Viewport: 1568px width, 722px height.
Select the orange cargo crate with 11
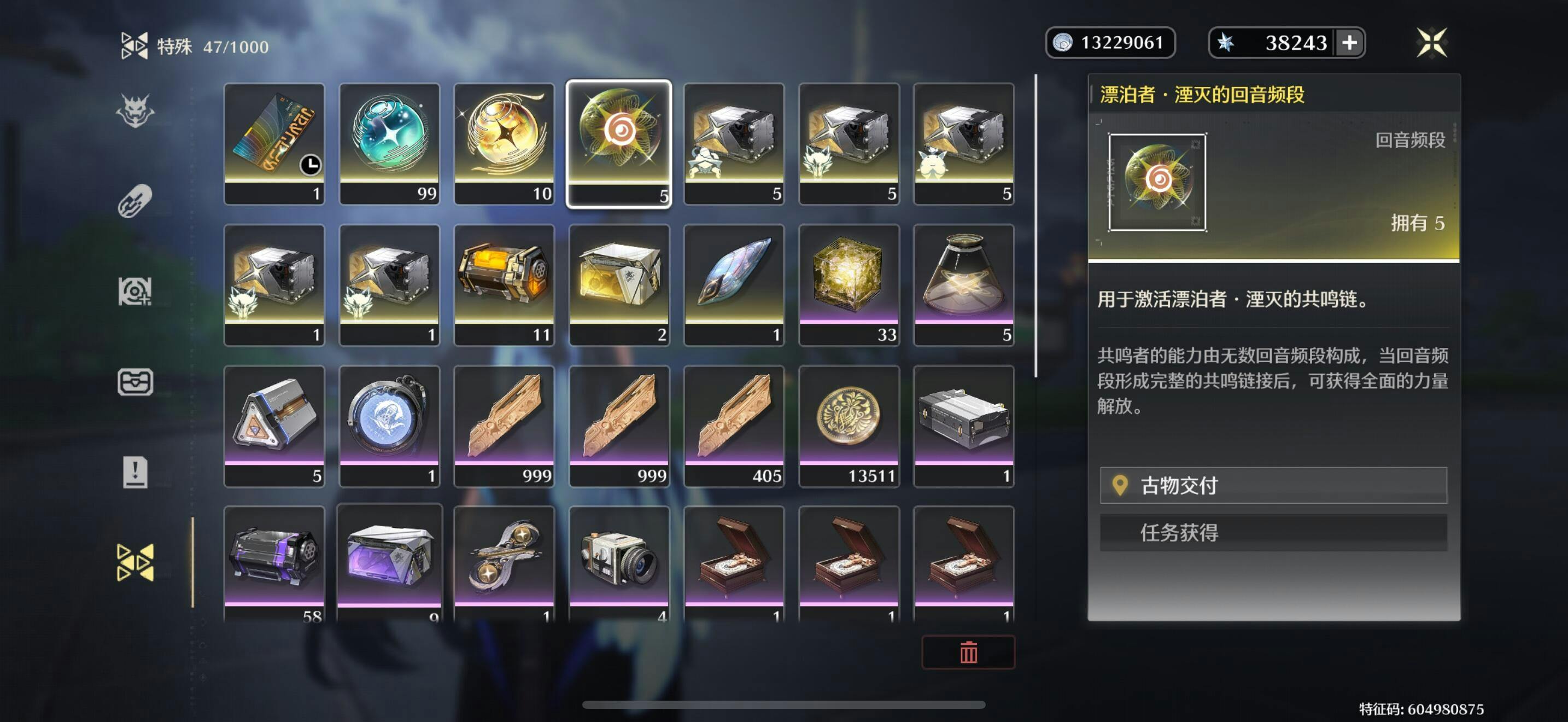click(504, 285)
